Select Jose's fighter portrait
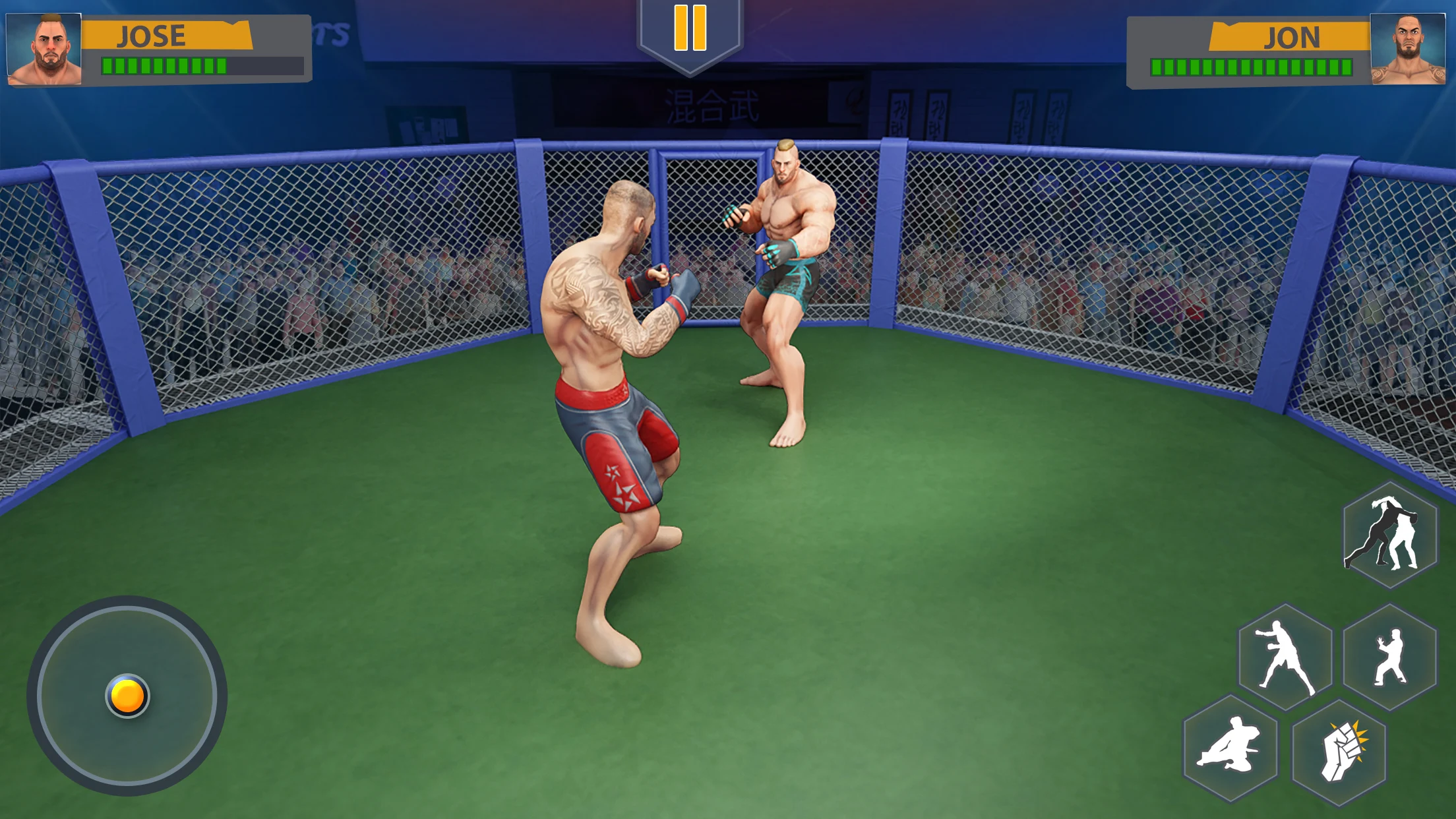 (x=44, y=49)
